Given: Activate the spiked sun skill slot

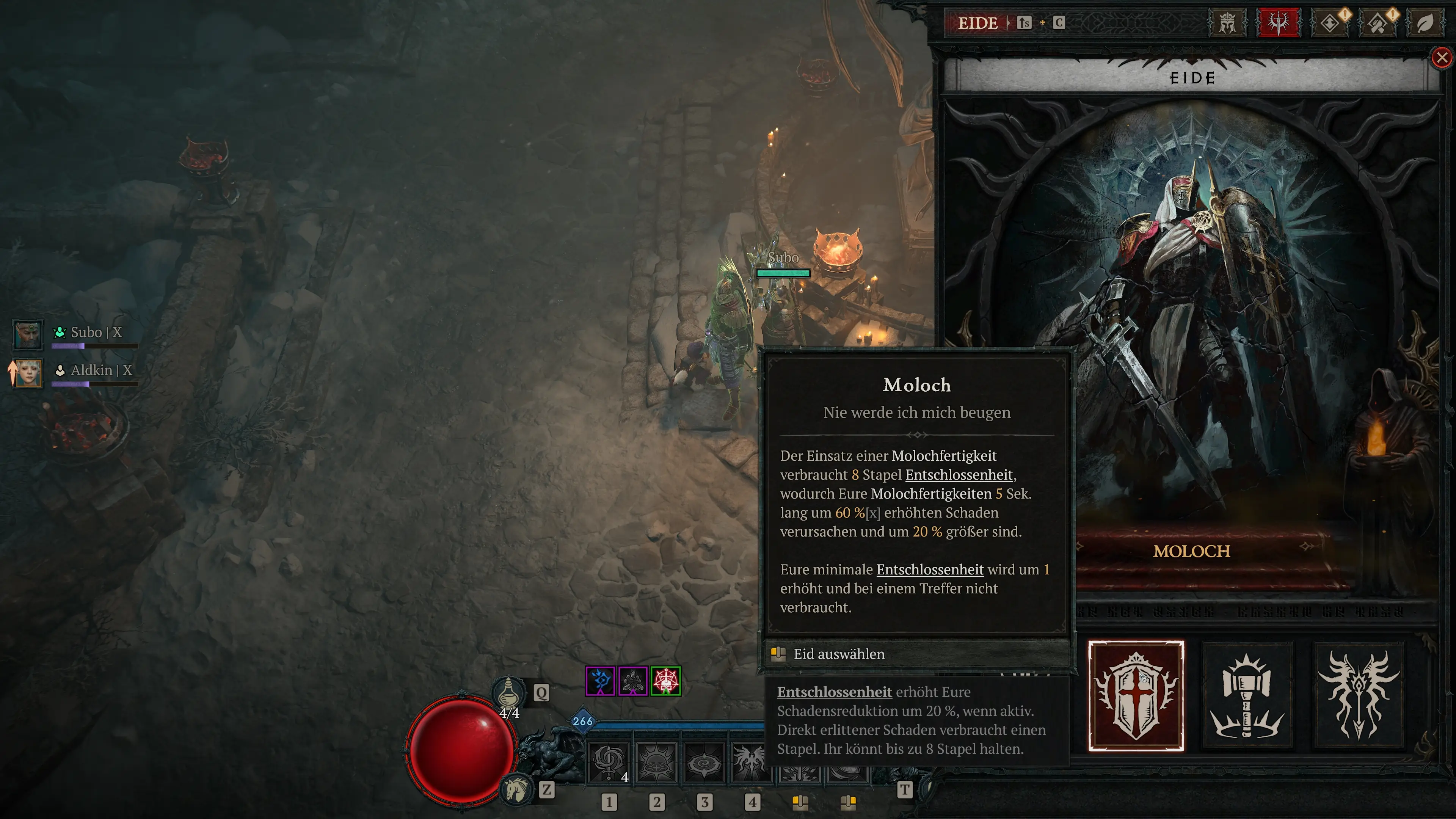Looking at the screenshot, I should 656,763.
